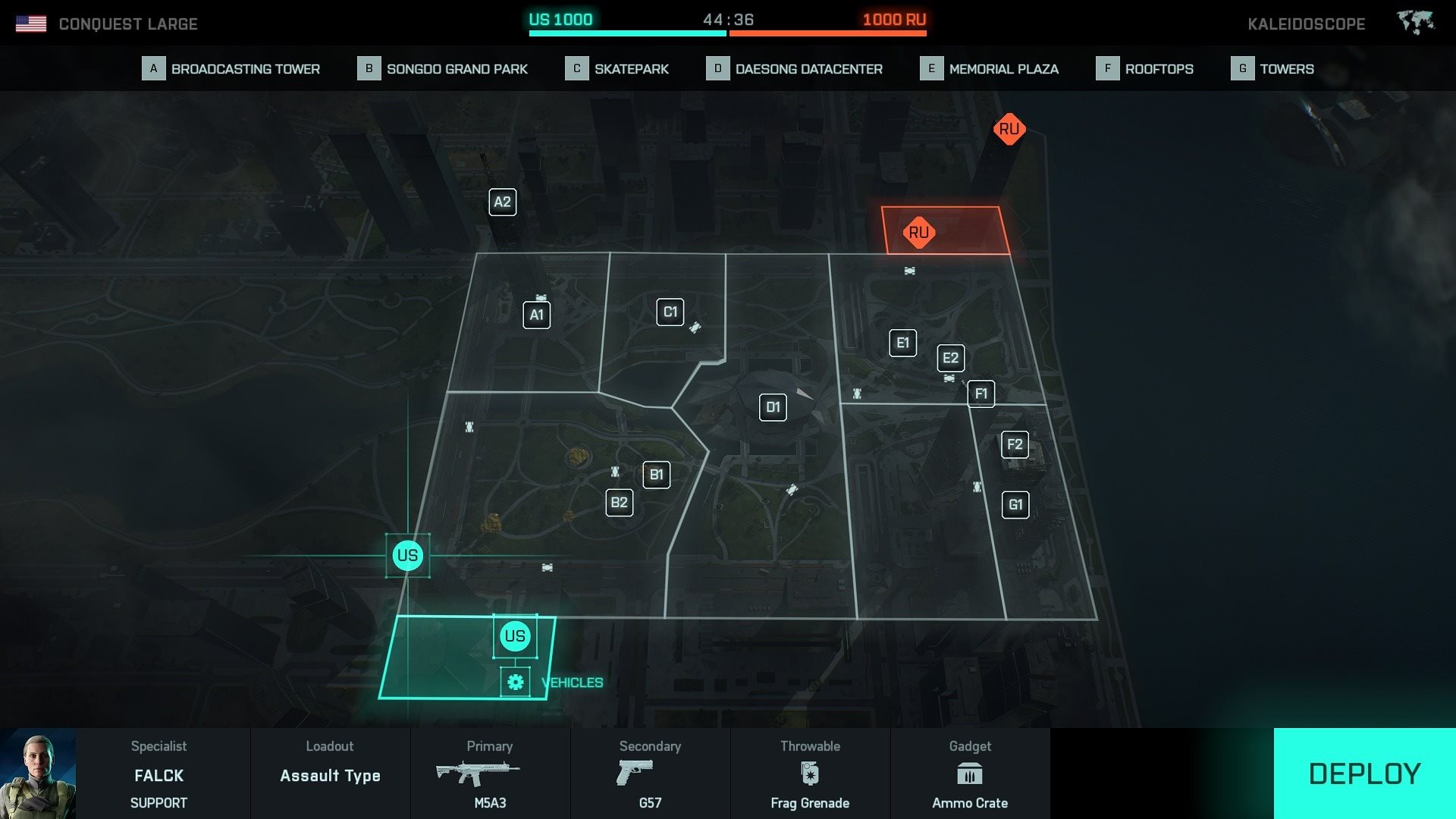Change the Assault Type loadout
The image size is (1456, 819).
pos(330,773)
